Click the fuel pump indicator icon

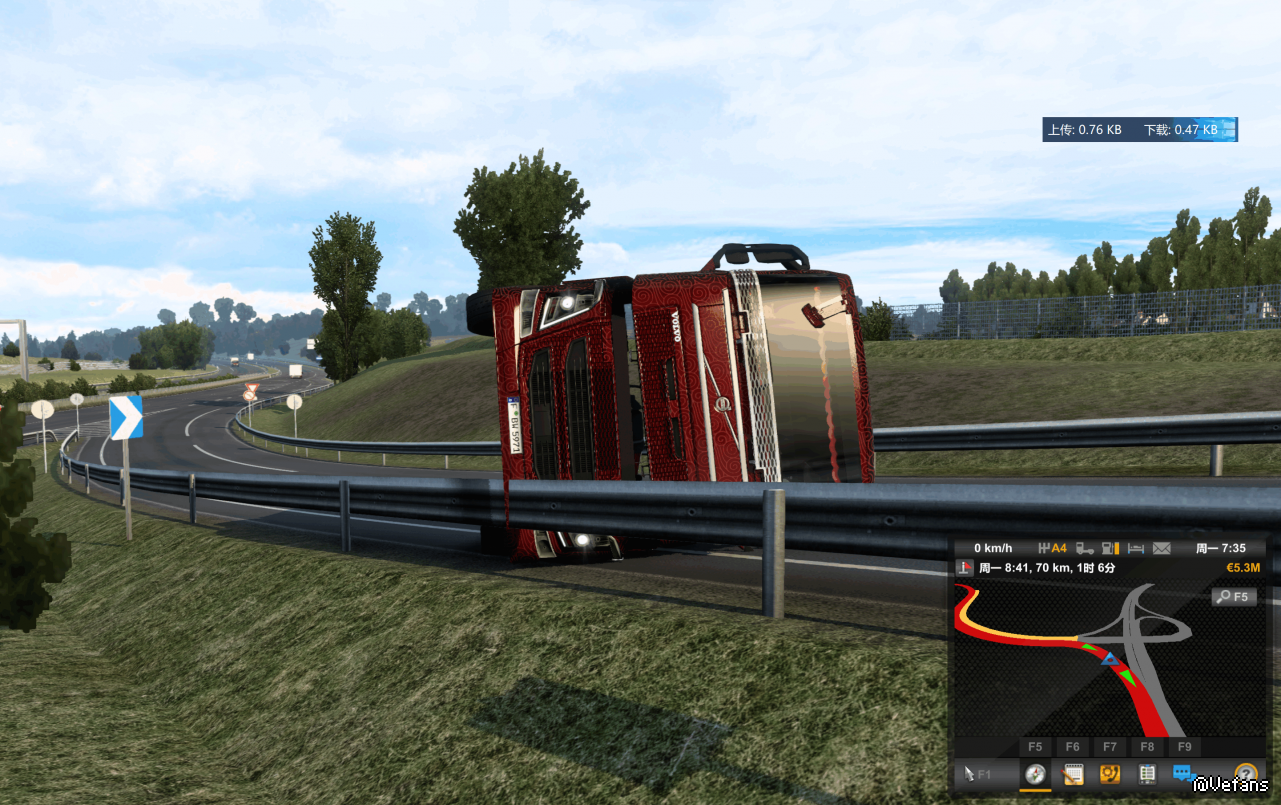1110,548
